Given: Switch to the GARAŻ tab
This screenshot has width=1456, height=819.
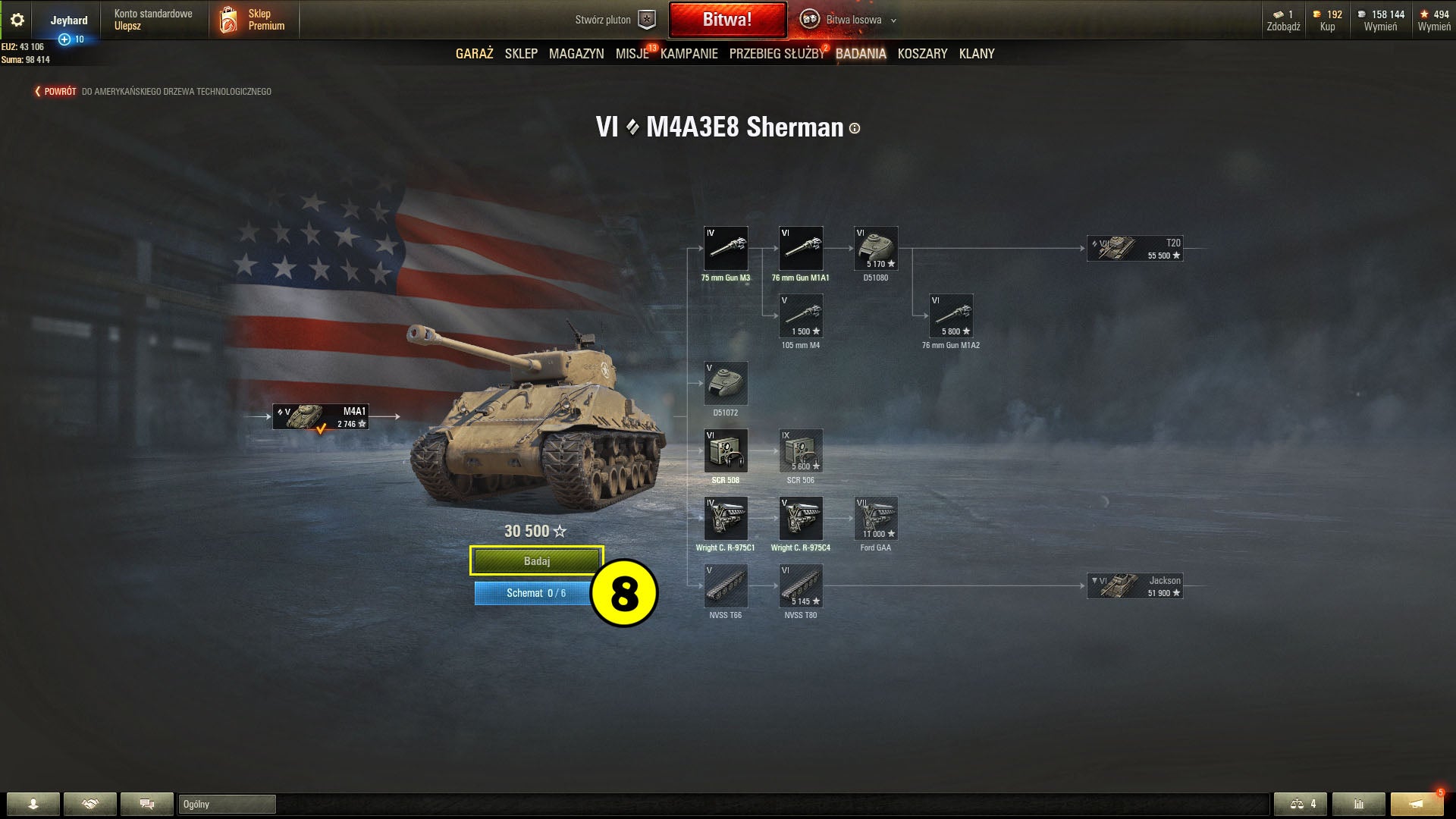Looking at the screenshot, I should [x=474, y=53].
